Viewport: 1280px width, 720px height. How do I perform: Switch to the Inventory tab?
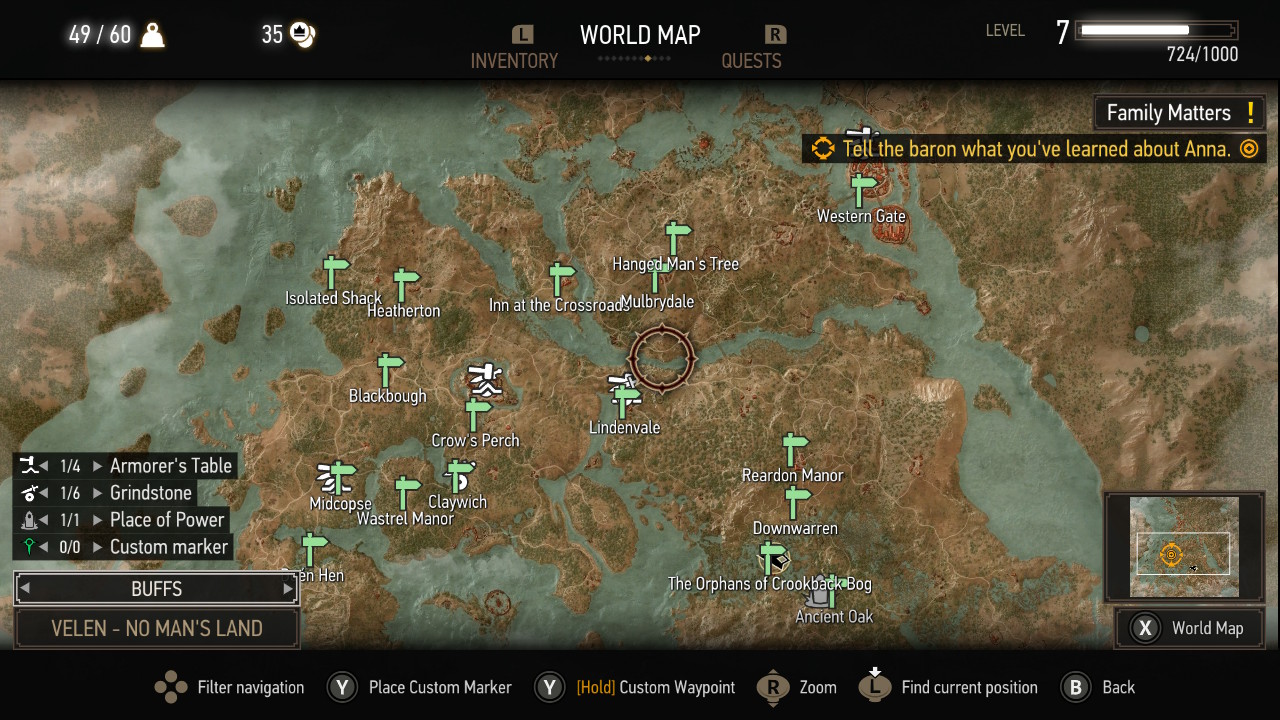(514, 60)
